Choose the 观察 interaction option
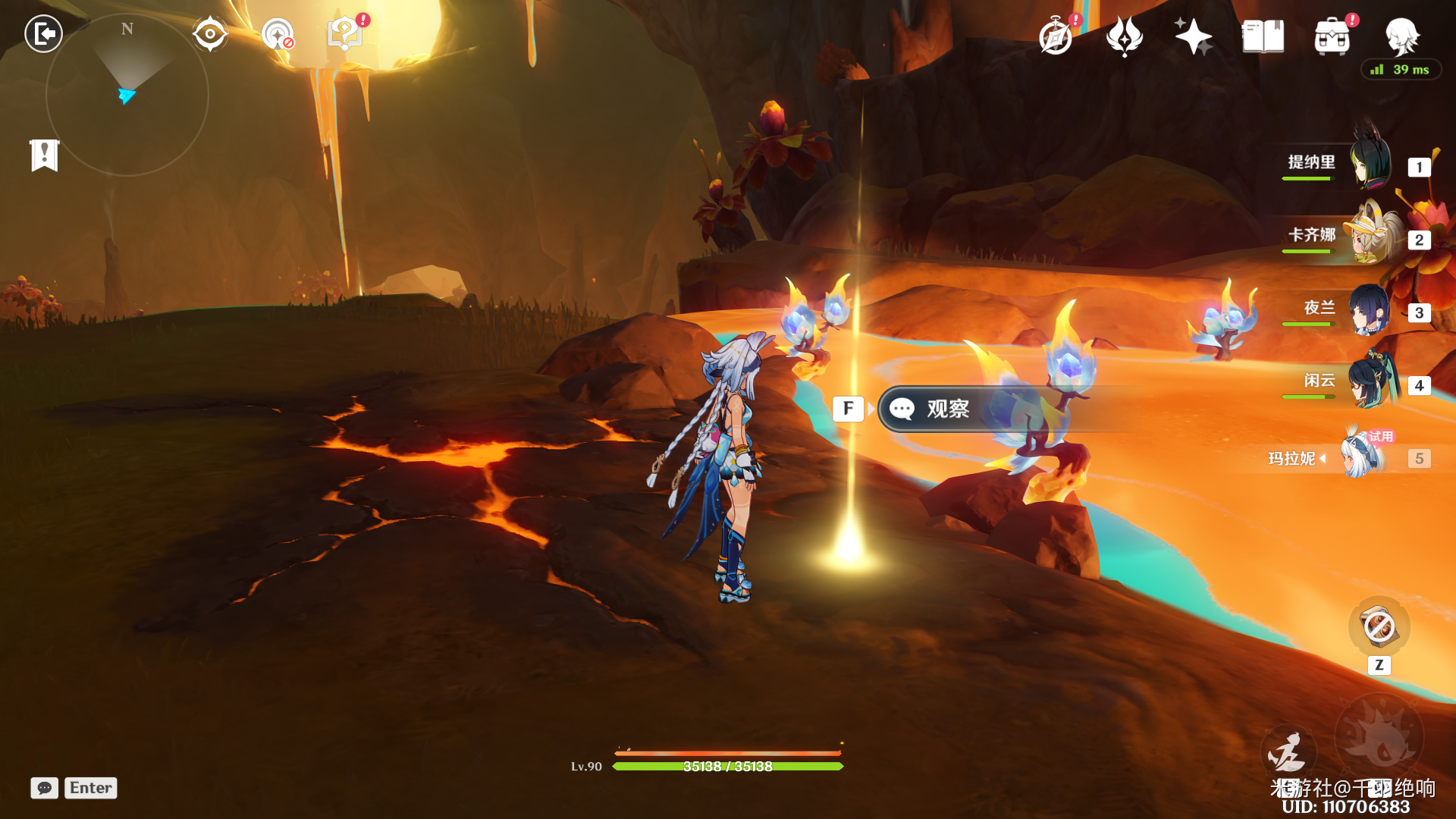The image size is (1456, 819). (948, 409)
